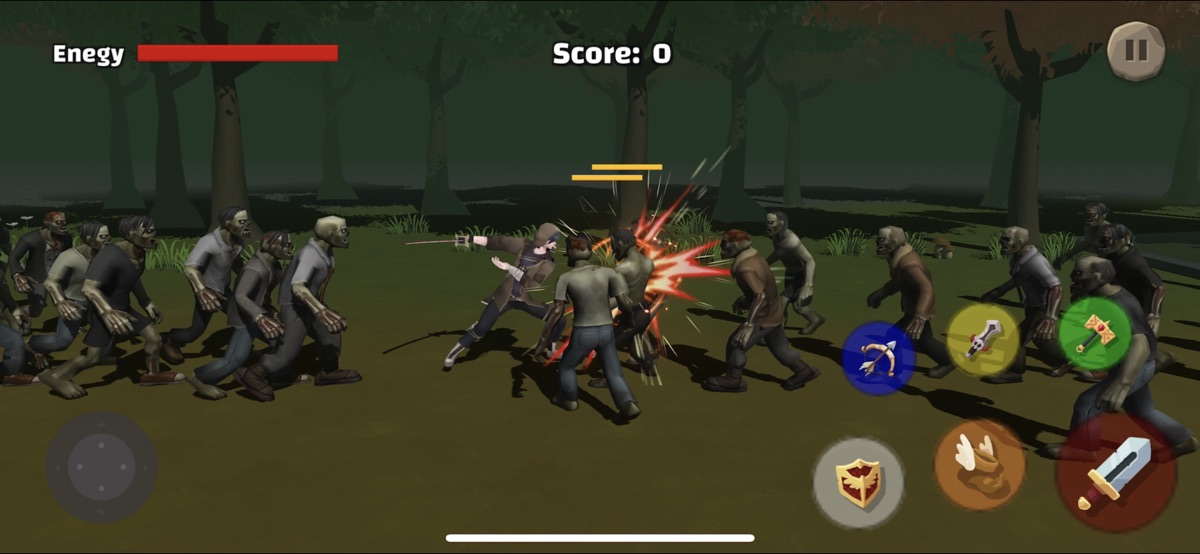Fire the blue bow and arrow skill

click(878, 358)
